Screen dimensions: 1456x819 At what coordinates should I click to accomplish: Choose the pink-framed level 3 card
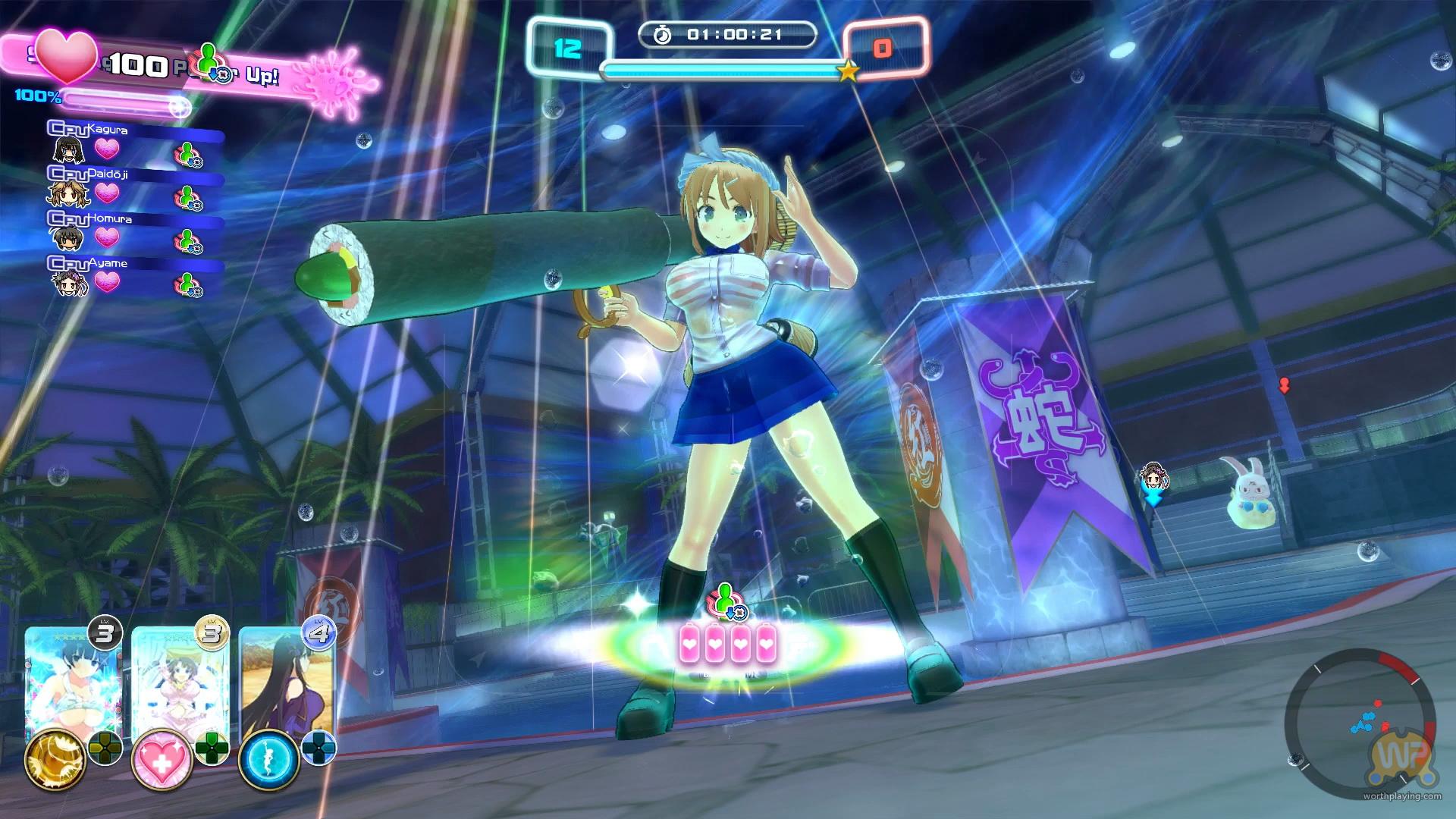pos(179,682)
